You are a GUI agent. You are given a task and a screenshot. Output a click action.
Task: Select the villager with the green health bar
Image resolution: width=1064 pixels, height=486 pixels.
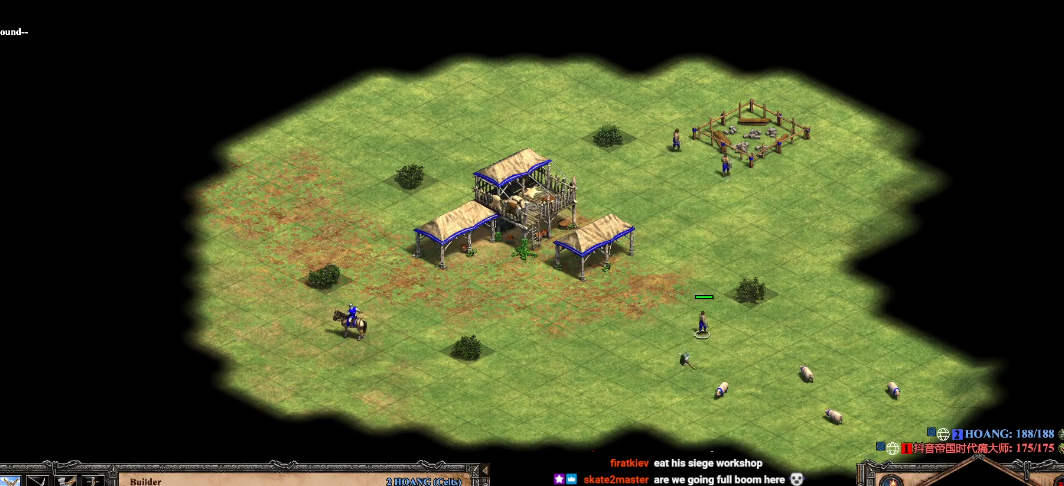704,322
